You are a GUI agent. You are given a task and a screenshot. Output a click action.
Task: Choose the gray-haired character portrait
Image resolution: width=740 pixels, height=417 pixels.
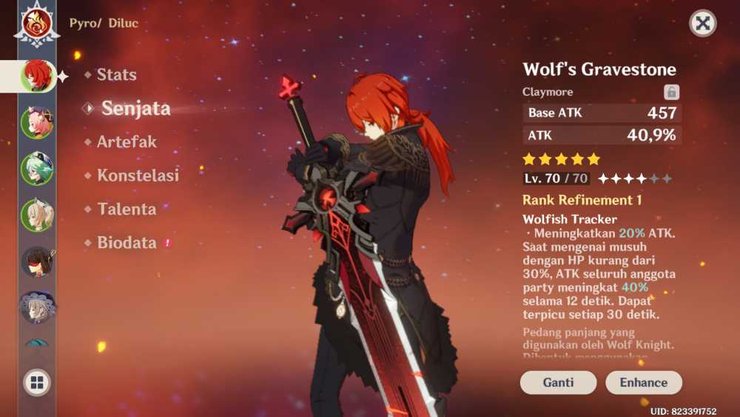click(37, 307)
